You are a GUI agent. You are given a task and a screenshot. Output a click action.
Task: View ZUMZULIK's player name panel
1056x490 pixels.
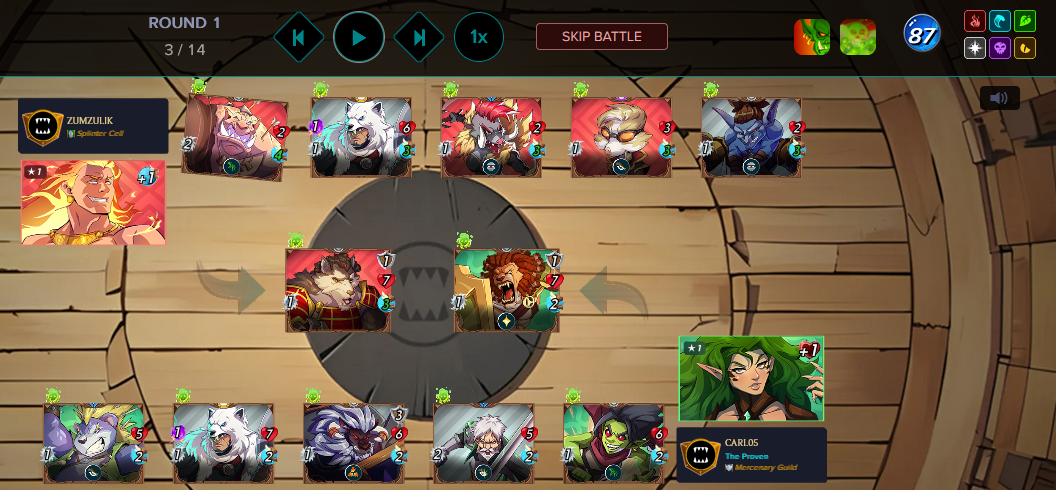pyautogui.click(x=94, y=125)
